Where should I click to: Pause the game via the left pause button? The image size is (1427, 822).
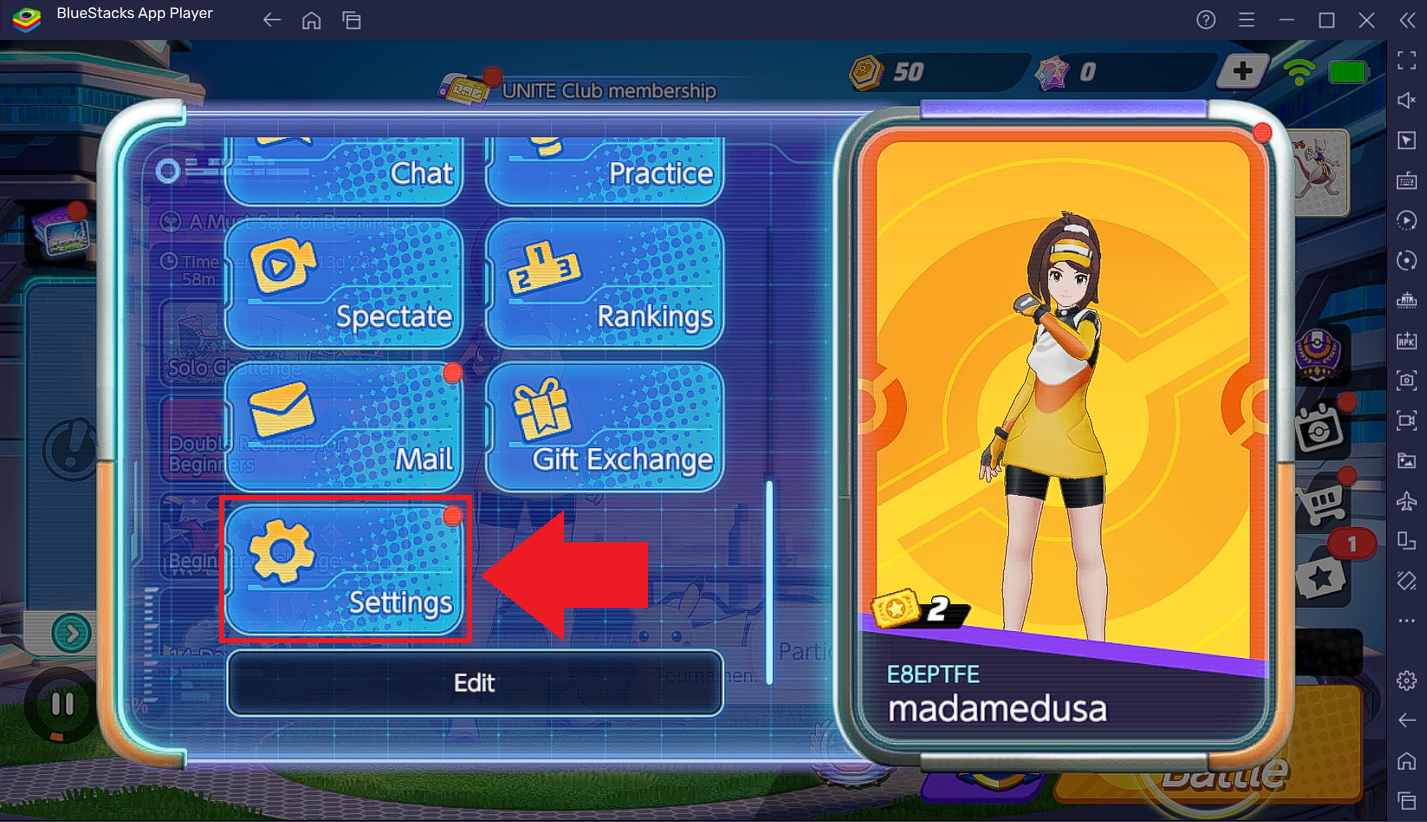point(62,703)
